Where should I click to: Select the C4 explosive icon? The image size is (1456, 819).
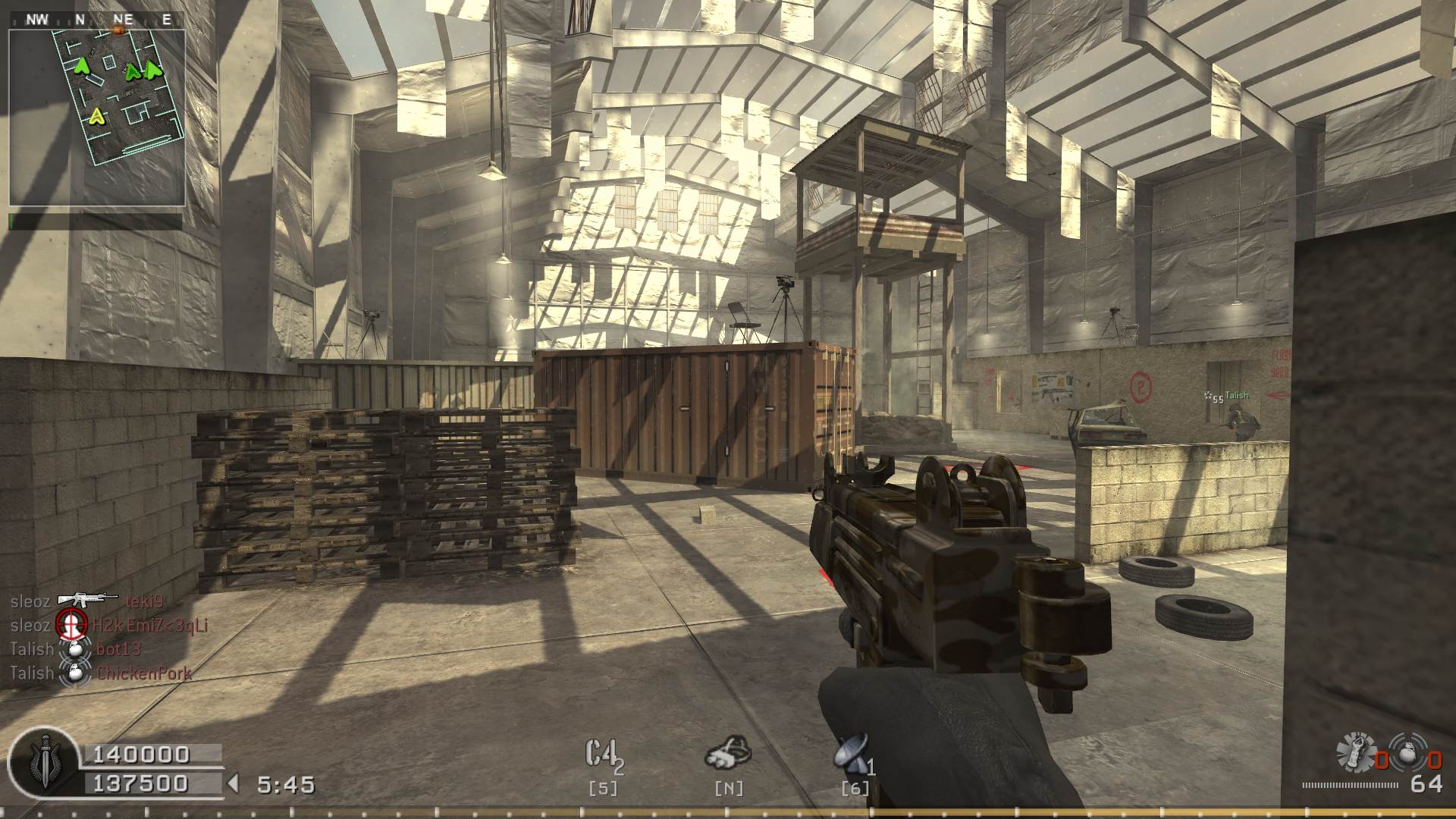pos(604,755)
